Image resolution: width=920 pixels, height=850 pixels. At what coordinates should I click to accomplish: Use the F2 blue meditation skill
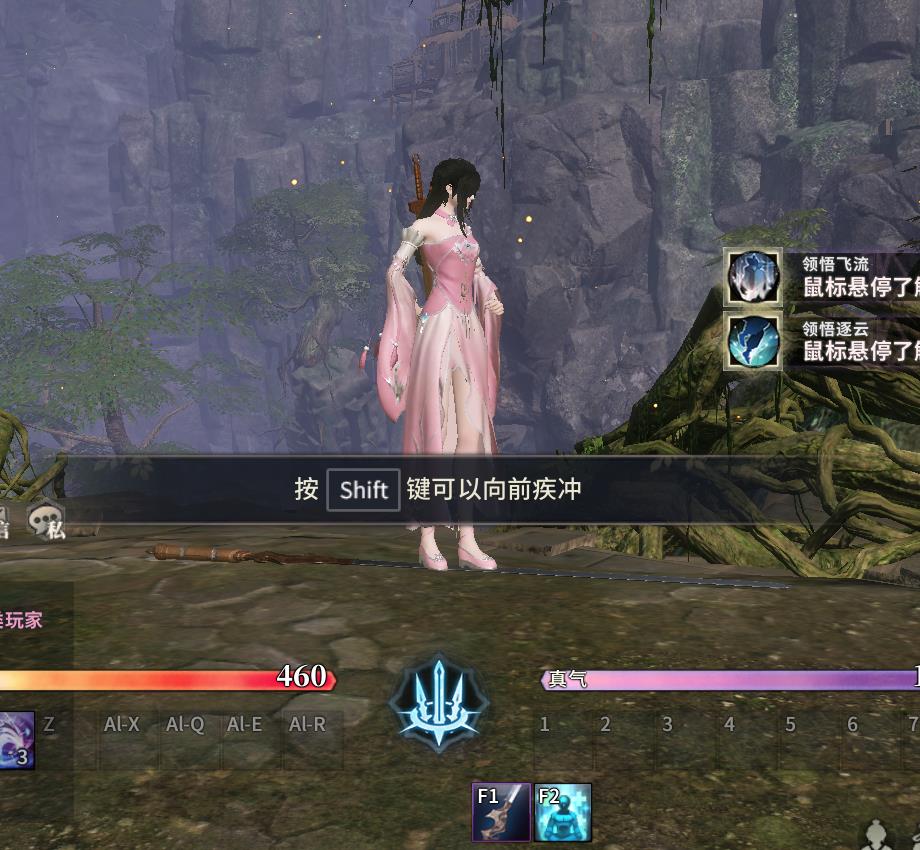point(563,812)
